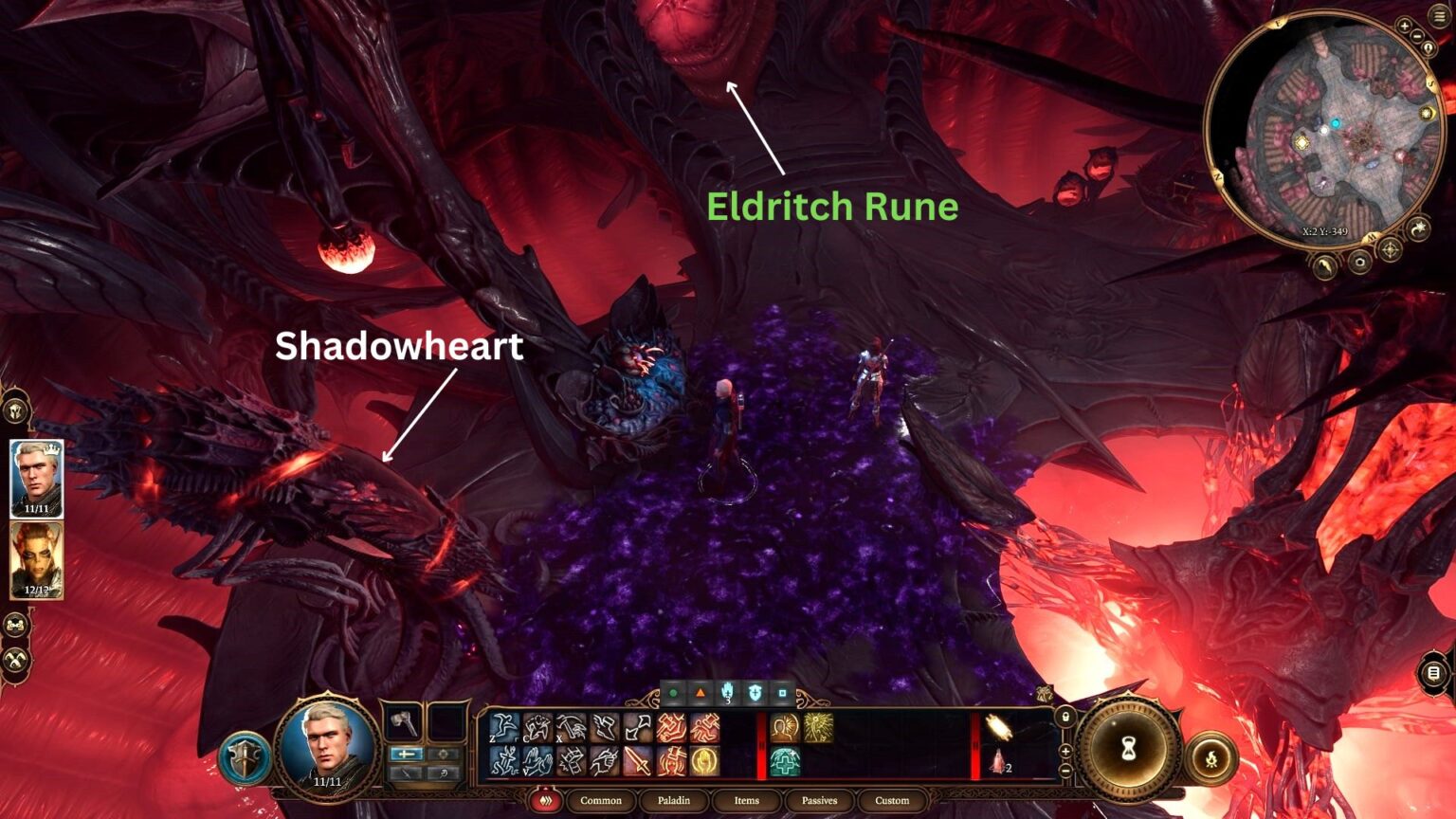1456x819 pixels.
Task: Cast Bless from the spell hotbar
Action: (x=785, y=727)
